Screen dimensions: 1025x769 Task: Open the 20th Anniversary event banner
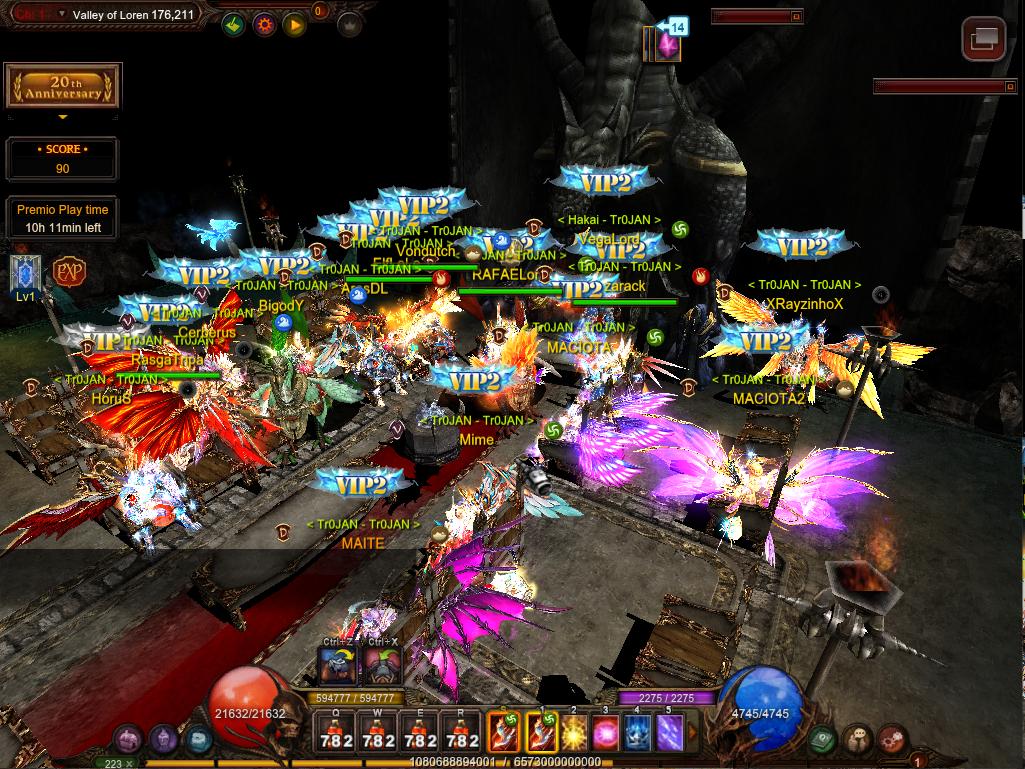pos(61,87)
